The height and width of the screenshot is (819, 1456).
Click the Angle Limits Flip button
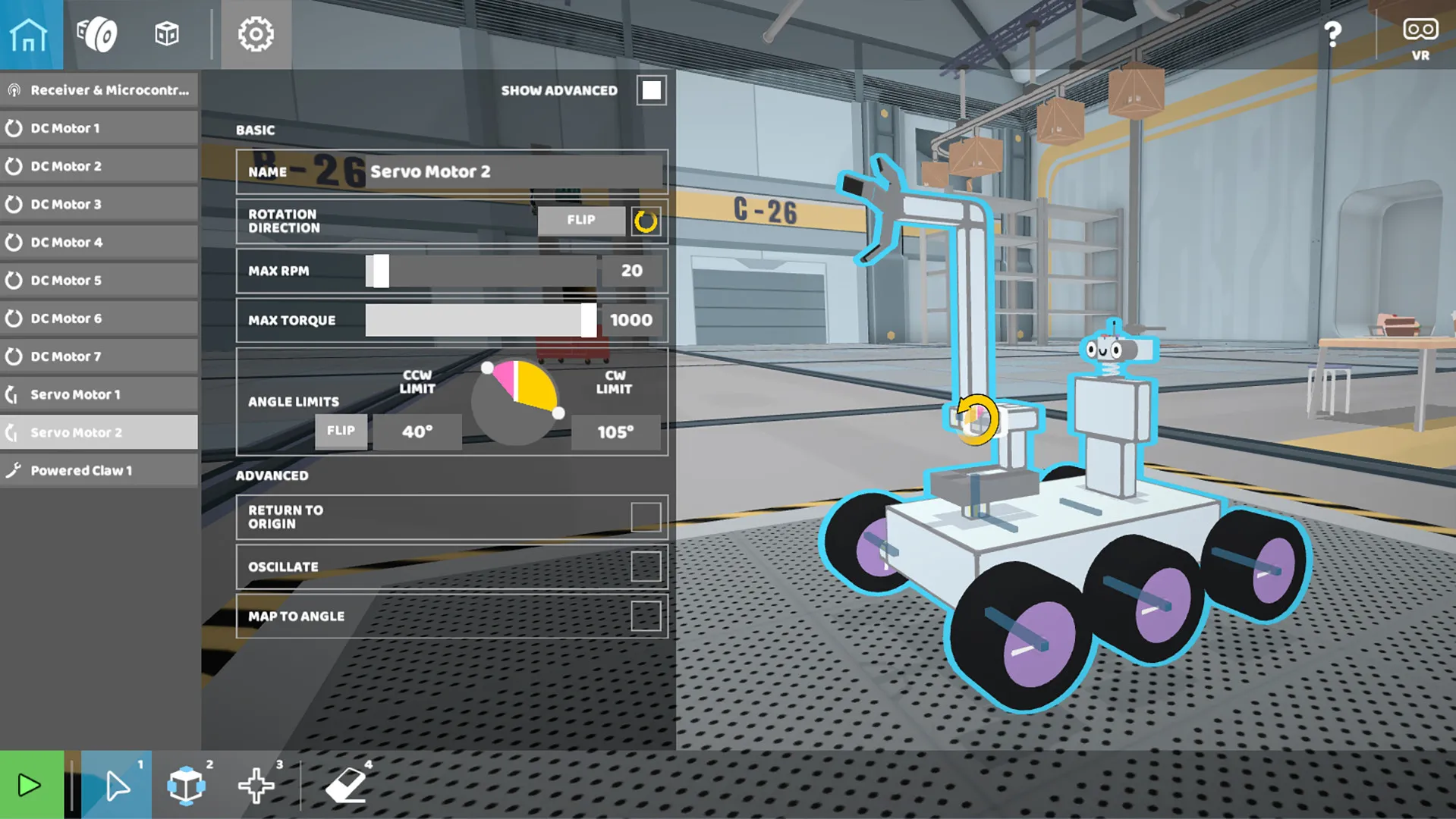[341, 431]
